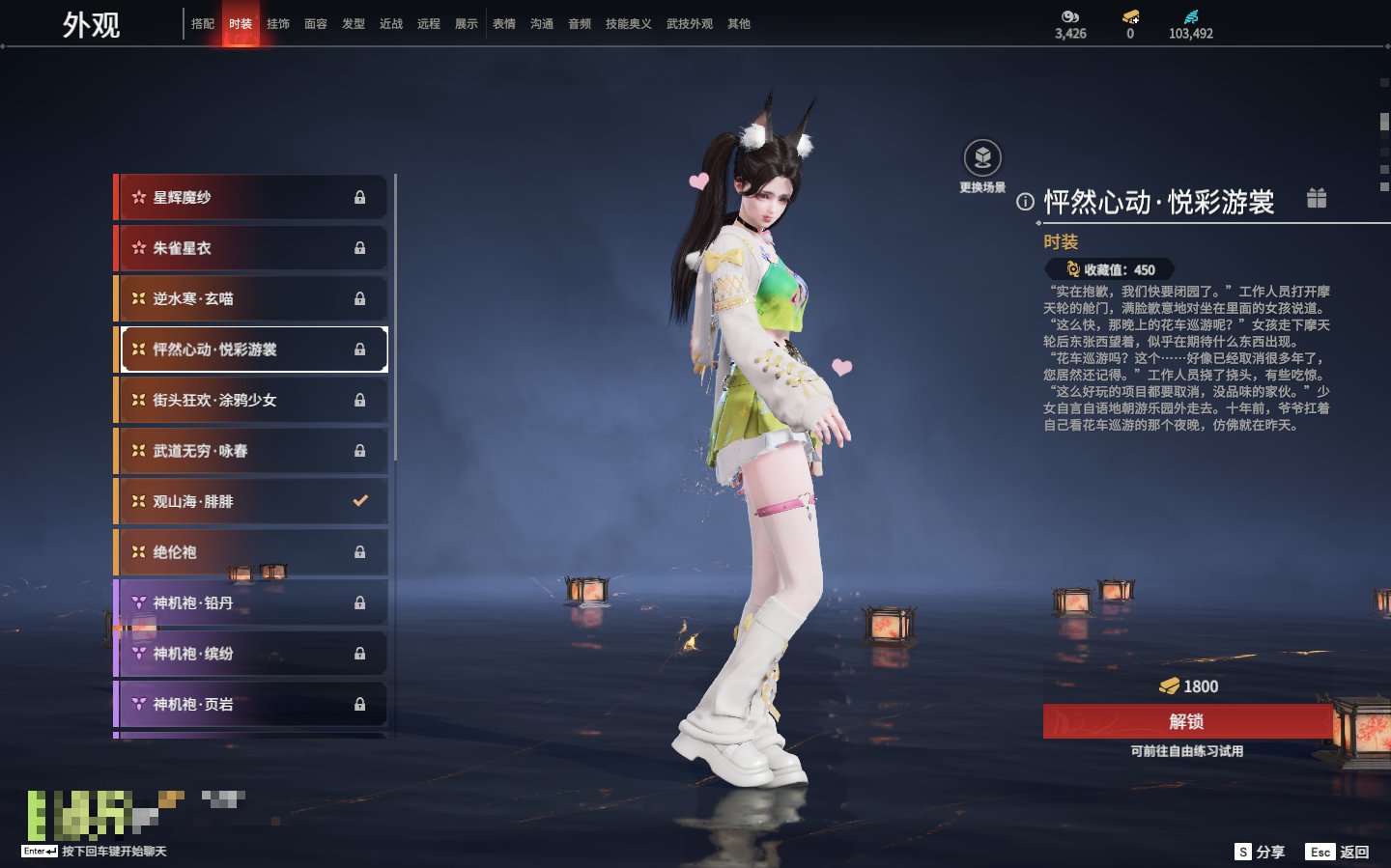Click the 分享 share button

(x=1261, y=852)
